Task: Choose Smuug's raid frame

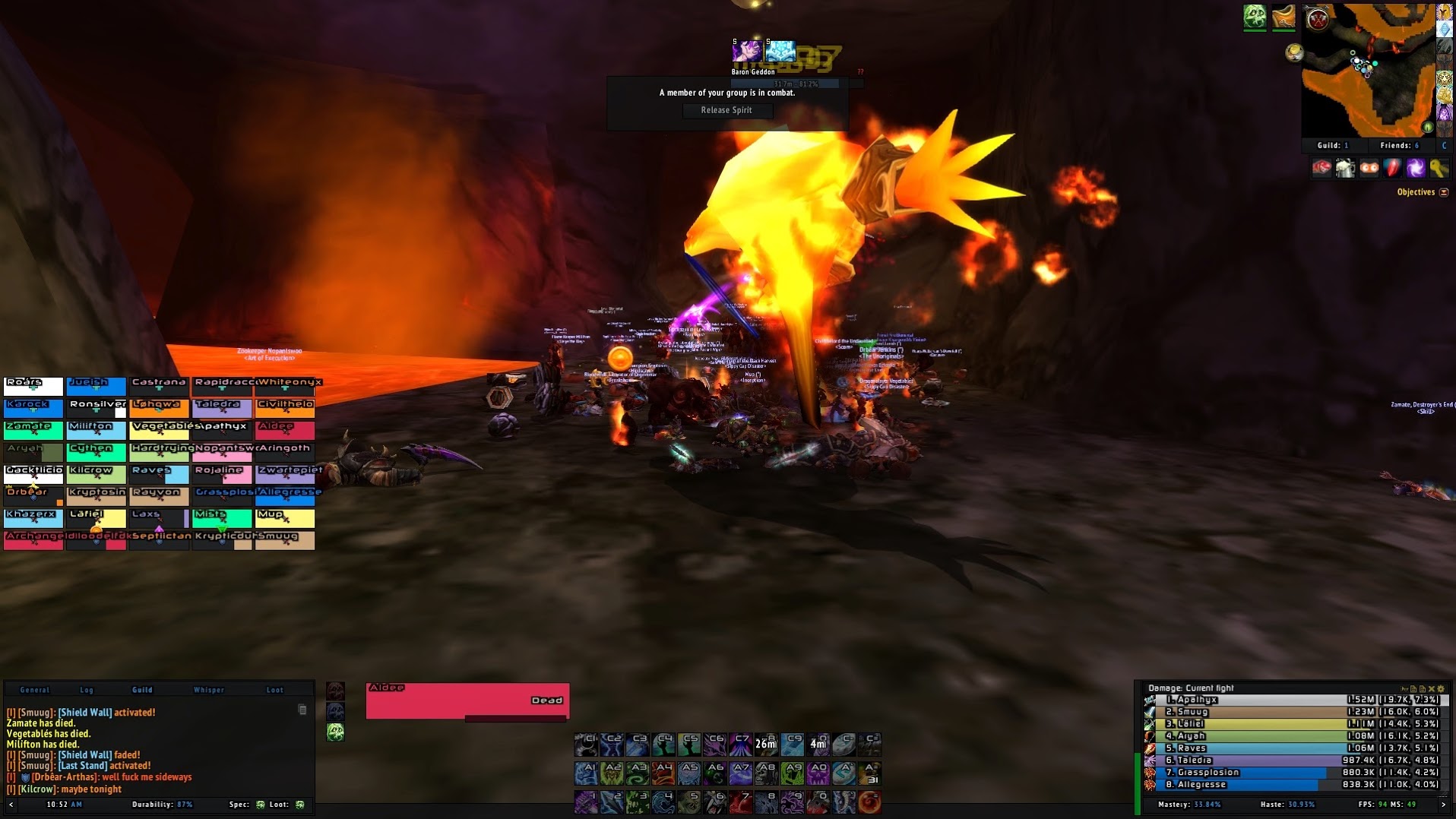Action: (x=285, y=539)
